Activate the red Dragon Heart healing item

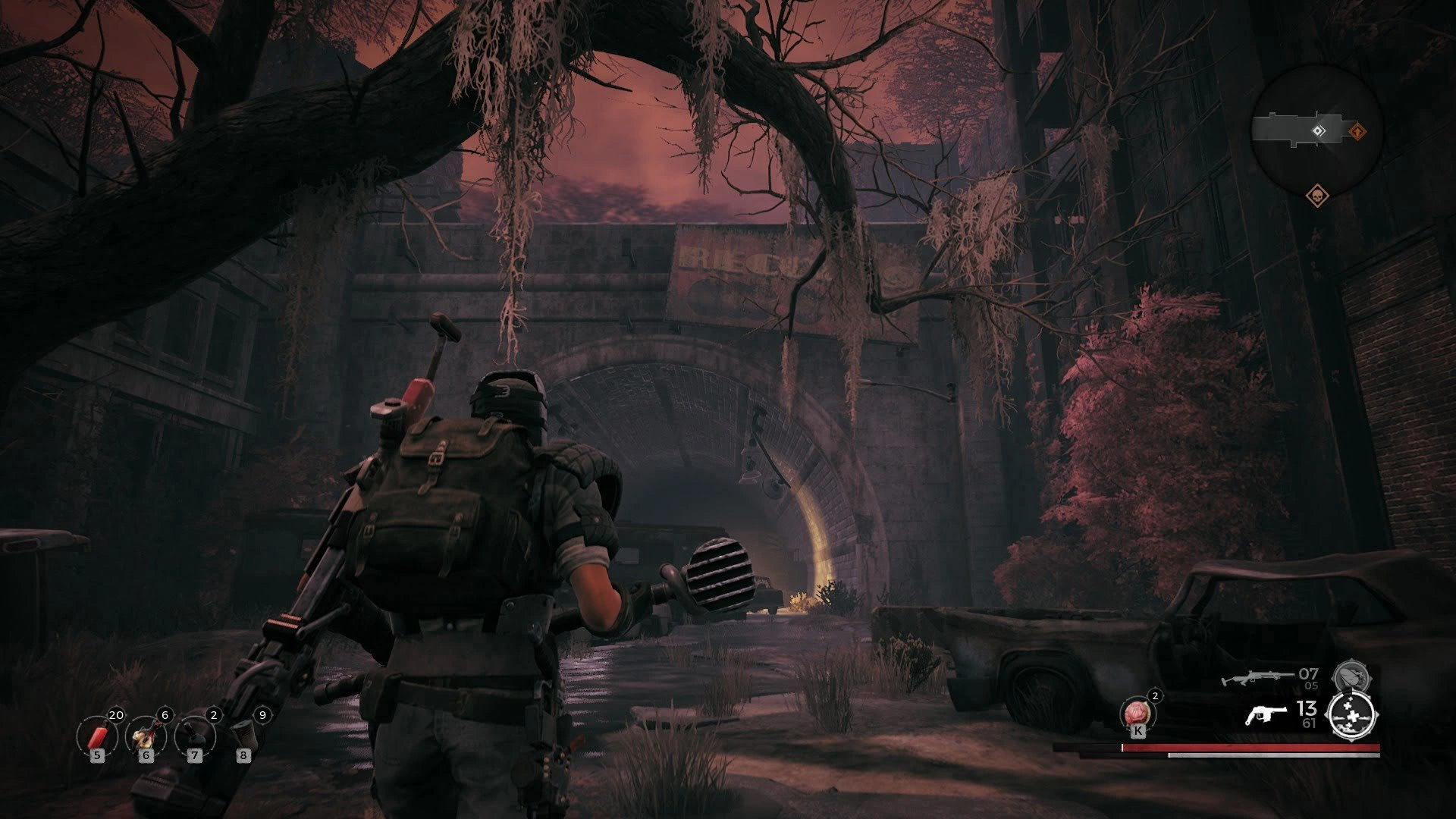pos(1137,712)
